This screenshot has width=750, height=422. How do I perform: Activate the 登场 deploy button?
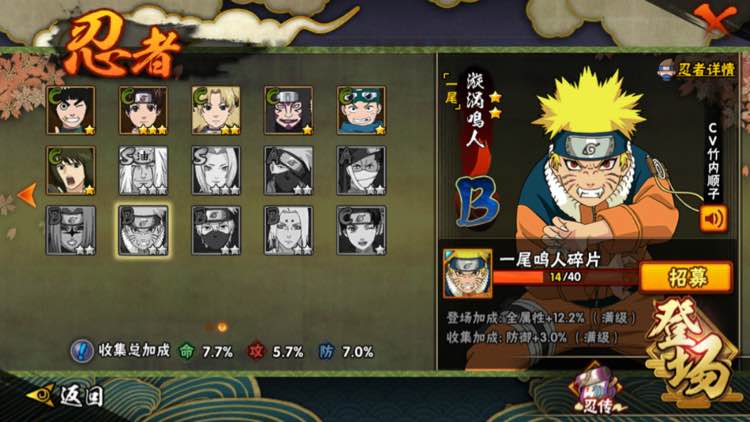[691, 350]
